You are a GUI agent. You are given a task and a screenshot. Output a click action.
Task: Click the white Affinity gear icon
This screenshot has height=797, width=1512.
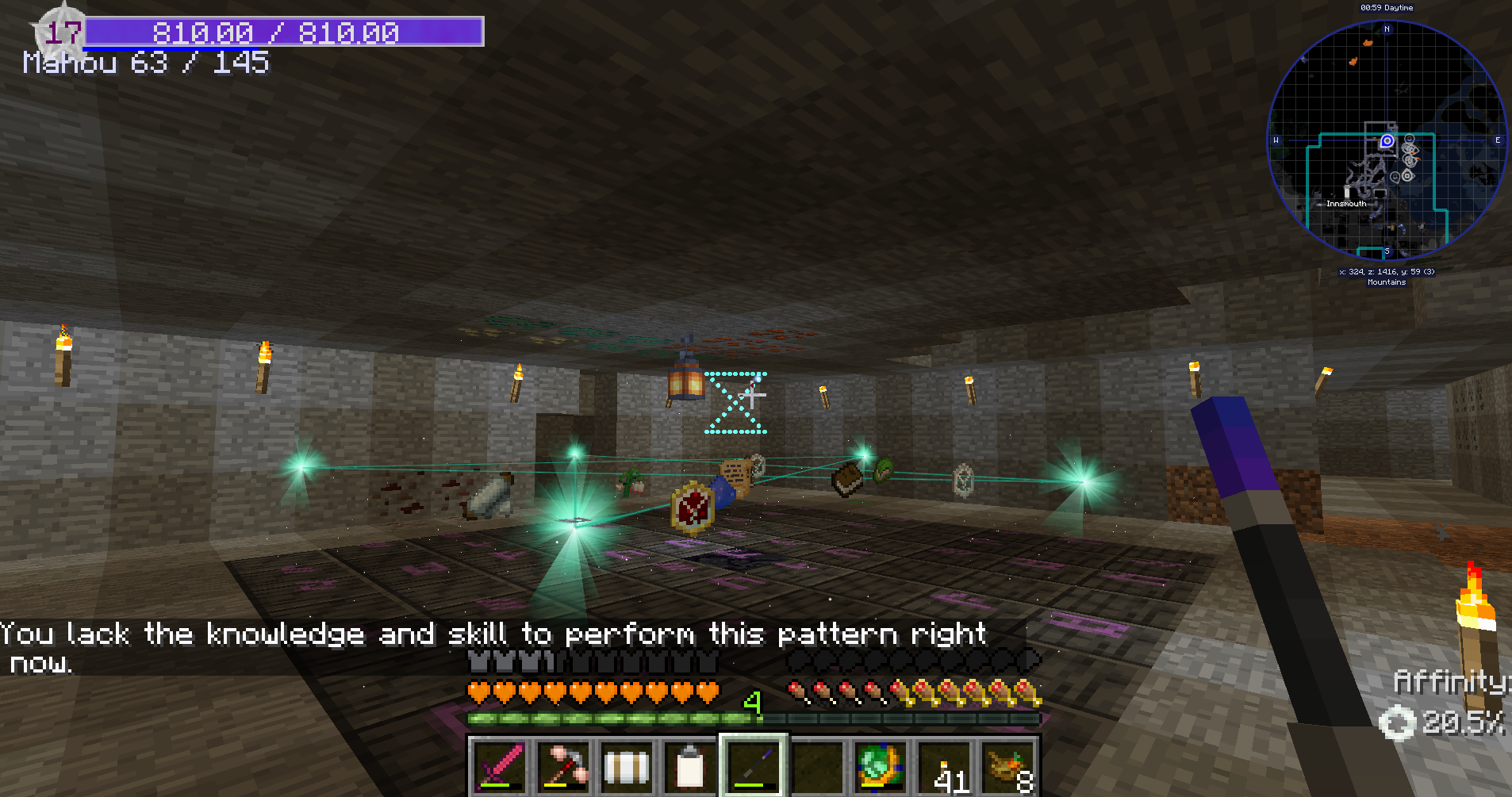click(x=1396, y=722)
